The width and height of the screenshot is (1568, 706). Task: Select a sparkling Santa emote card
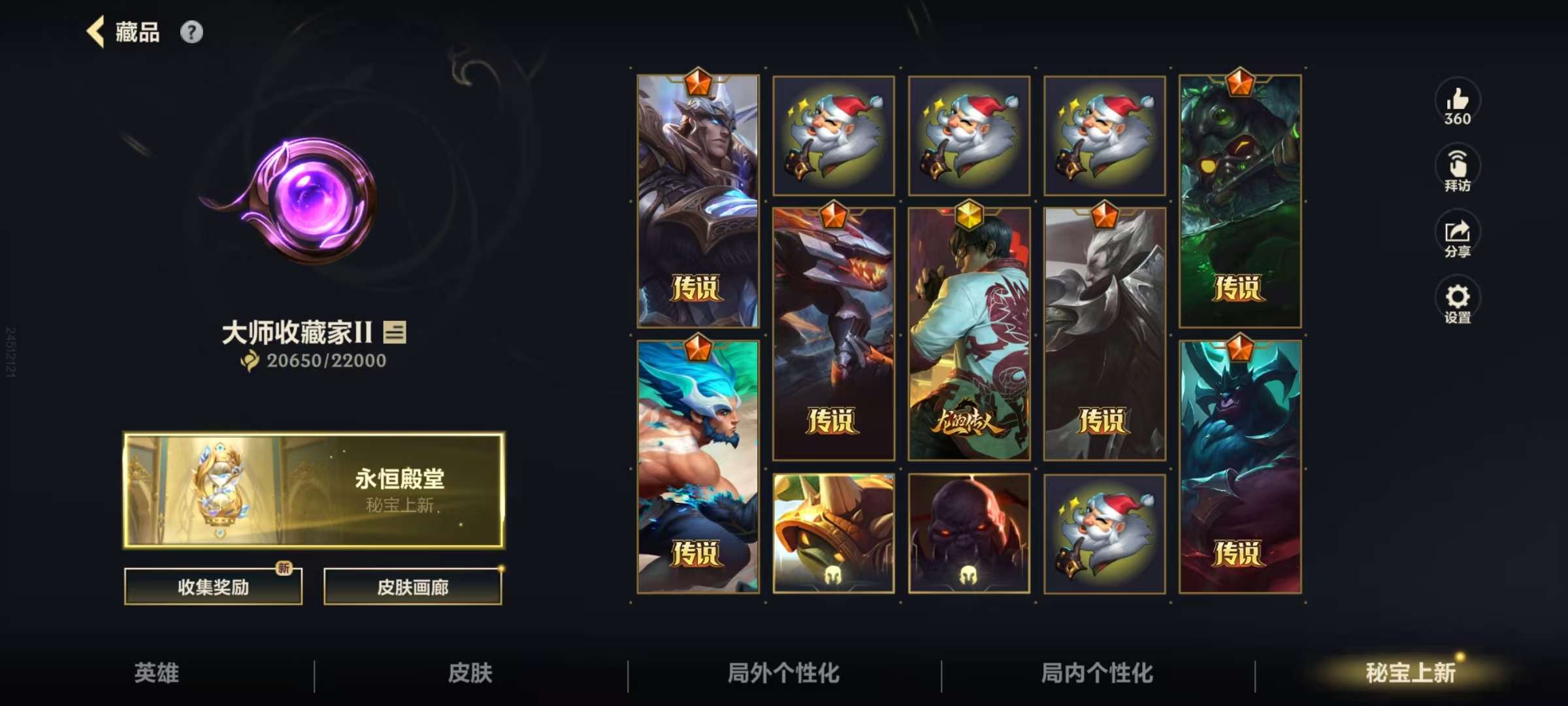coord(834,135)
